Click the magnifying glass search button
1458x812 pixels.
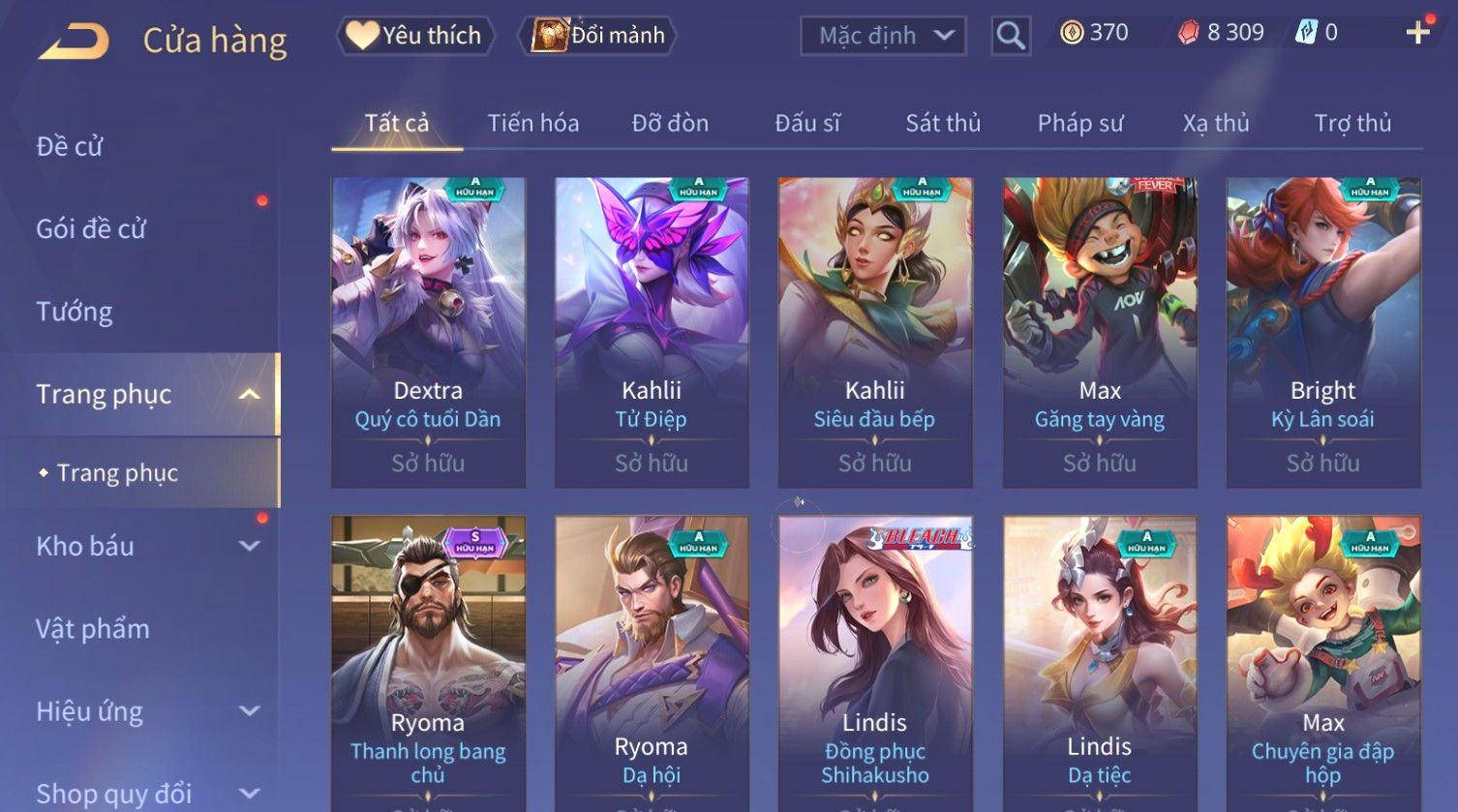pyautogui.click(x=1011, y=37)
